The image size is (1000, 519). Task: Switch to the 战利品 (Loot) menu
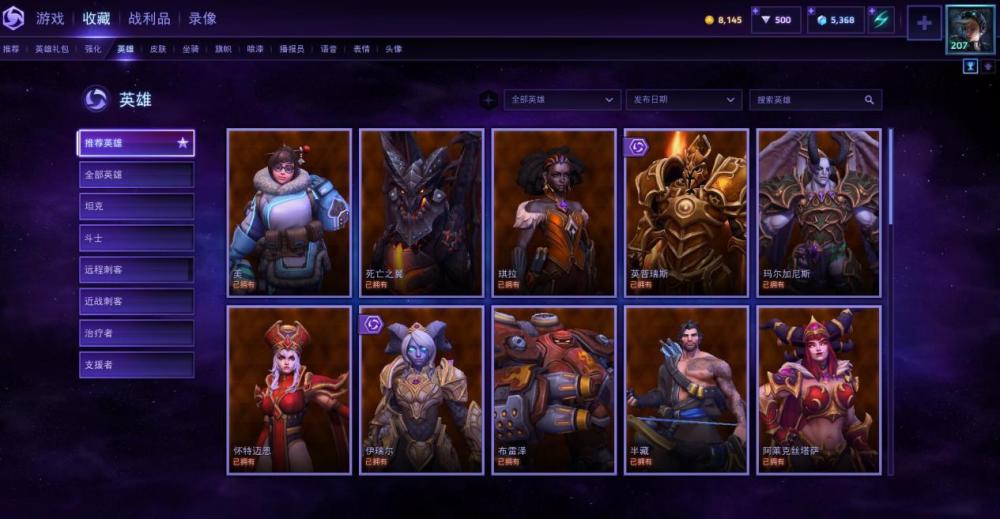[x=149, y=18]
